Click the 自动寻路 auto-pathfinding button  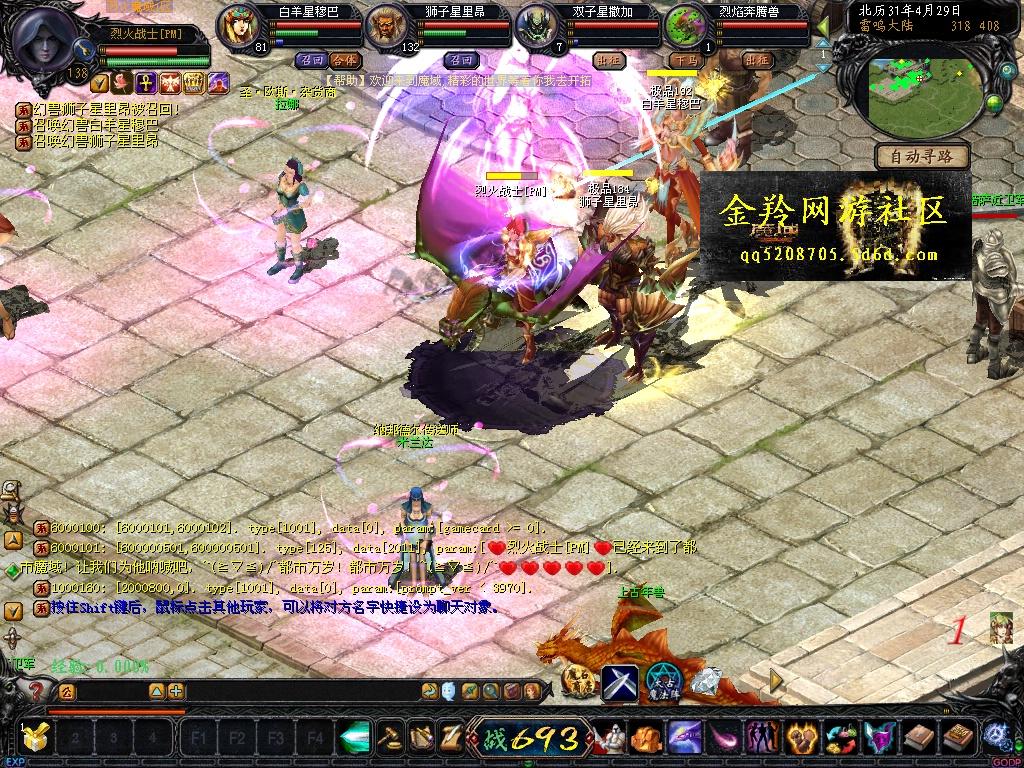pos(921,156)
